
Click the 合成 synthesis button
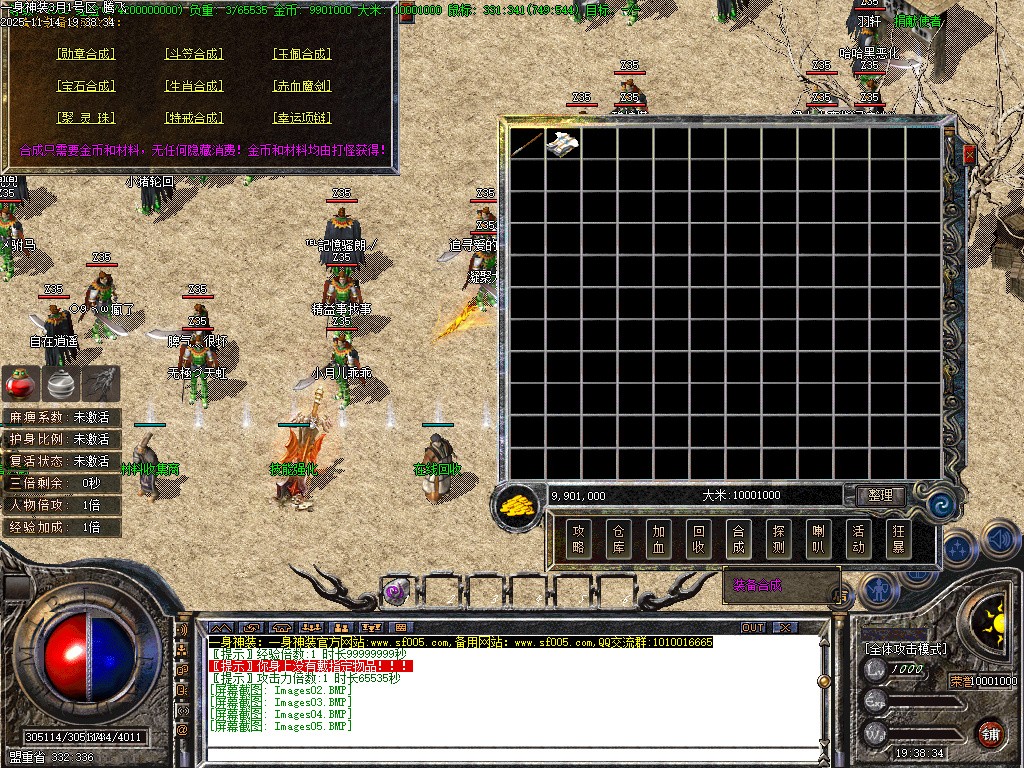pos(738,540)
